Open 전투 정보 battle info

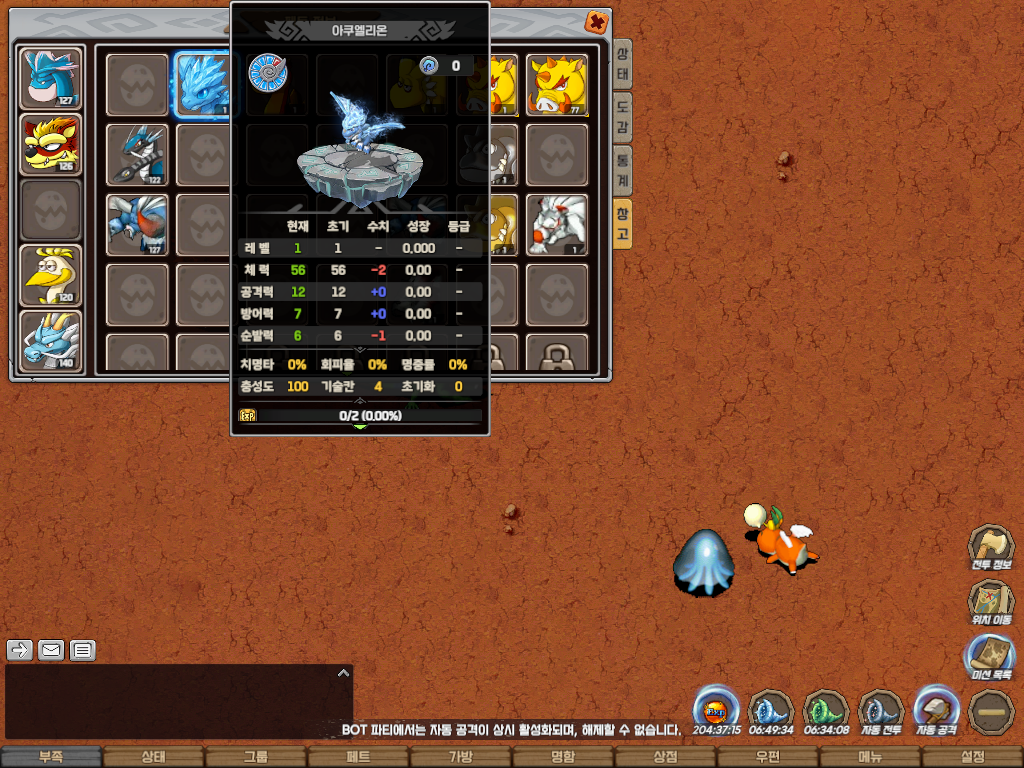pyautogui.click(x=991, y=548)
